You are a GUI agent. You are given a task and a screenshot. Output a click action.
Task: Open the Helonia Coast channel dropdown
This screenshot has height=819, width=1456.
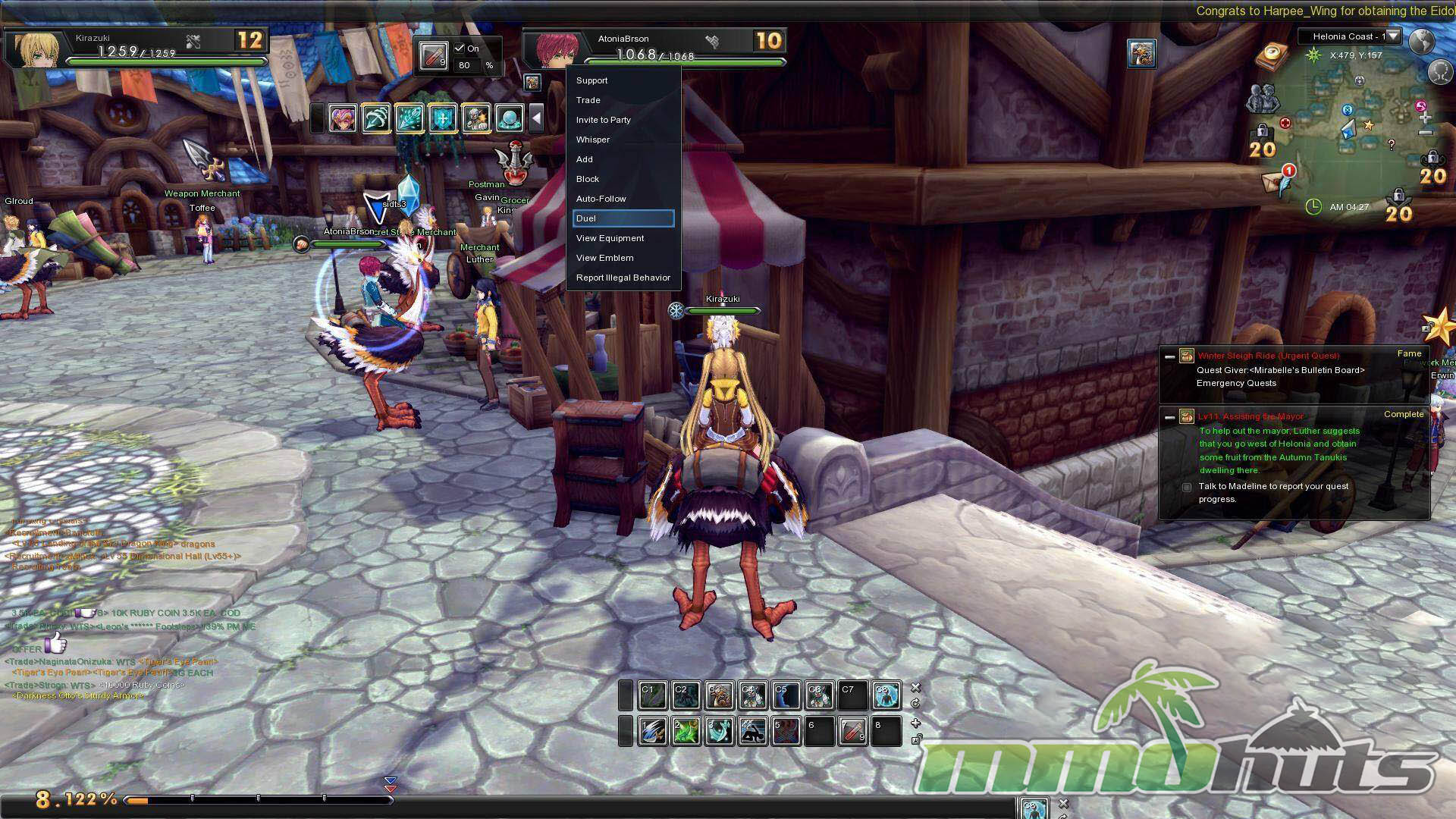coord(1393,36)
